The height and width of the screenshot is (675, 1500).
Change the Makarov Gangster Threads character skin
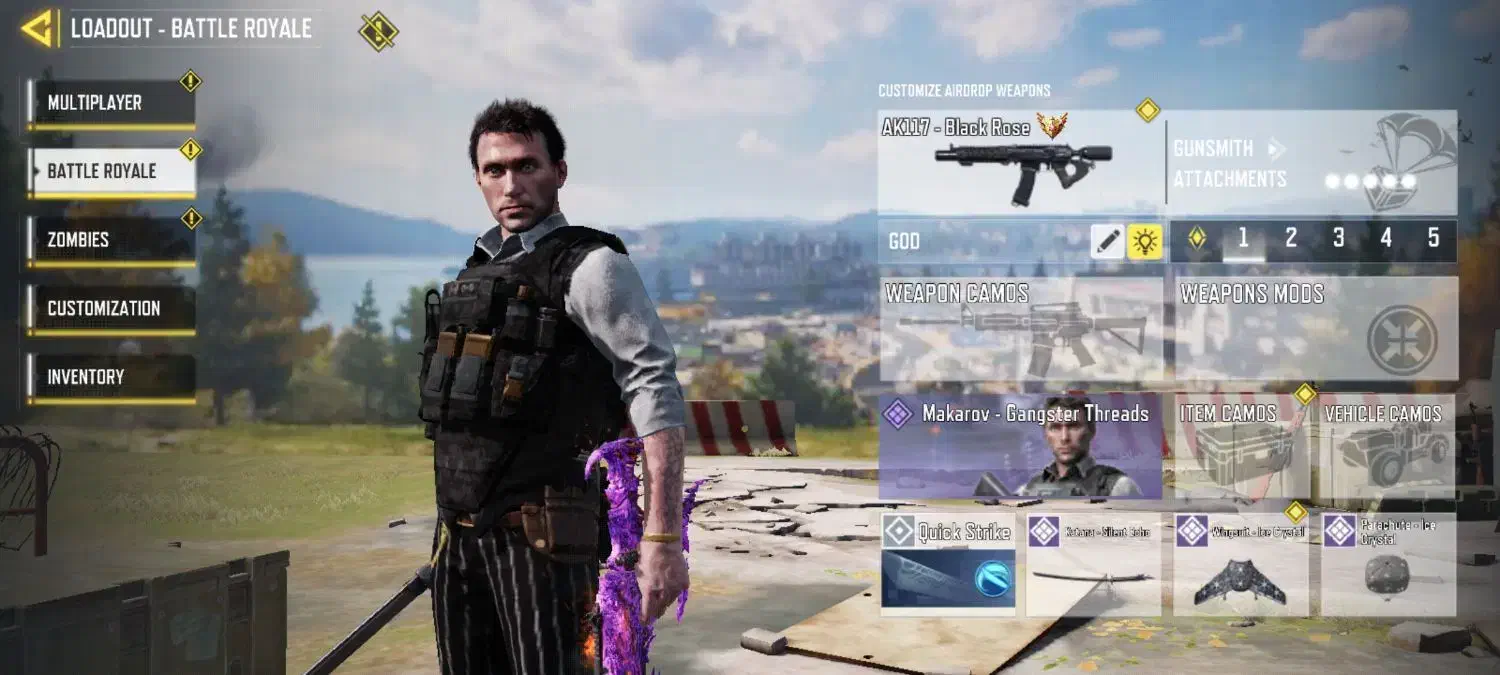(x=1021, y=446)
